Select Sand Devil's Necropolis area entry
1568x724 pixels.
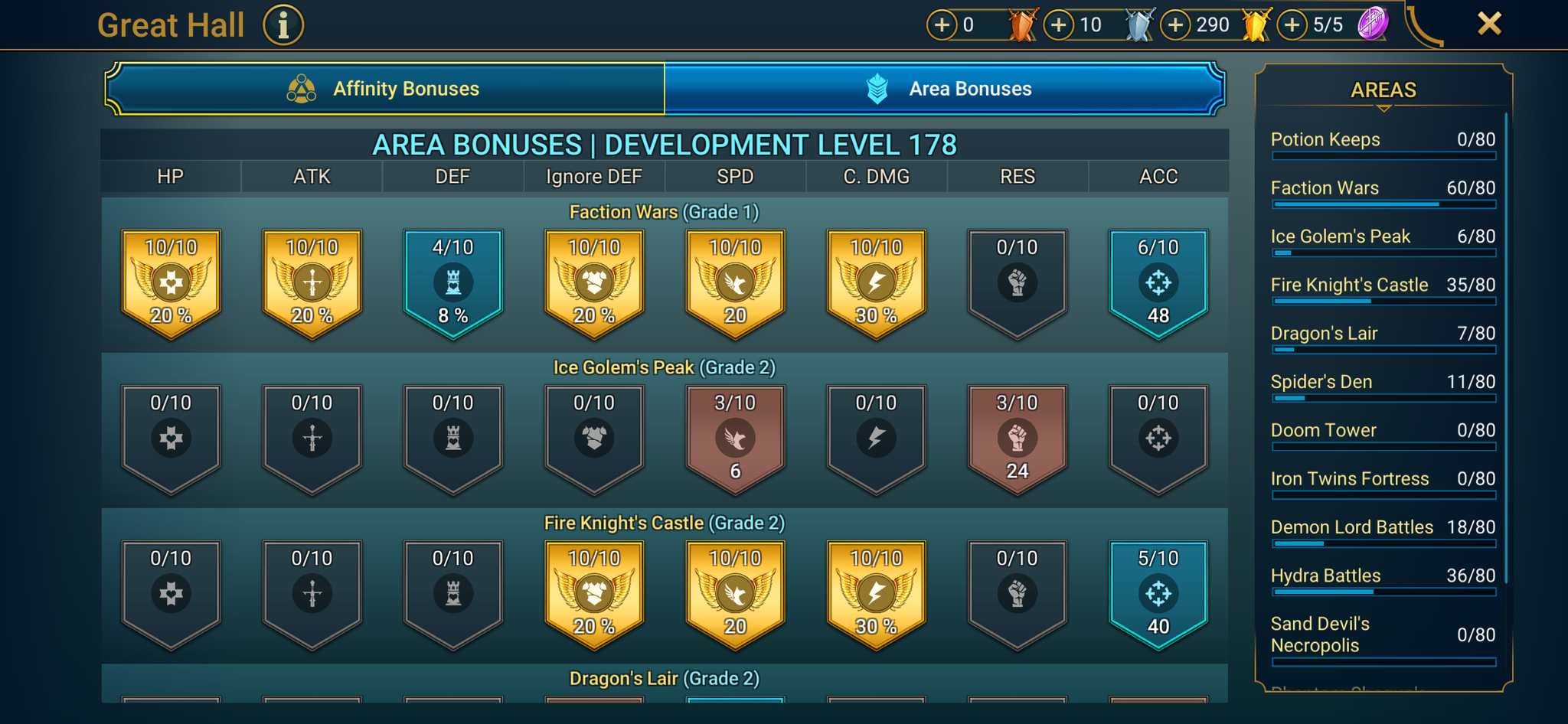tap(1383, 634)
